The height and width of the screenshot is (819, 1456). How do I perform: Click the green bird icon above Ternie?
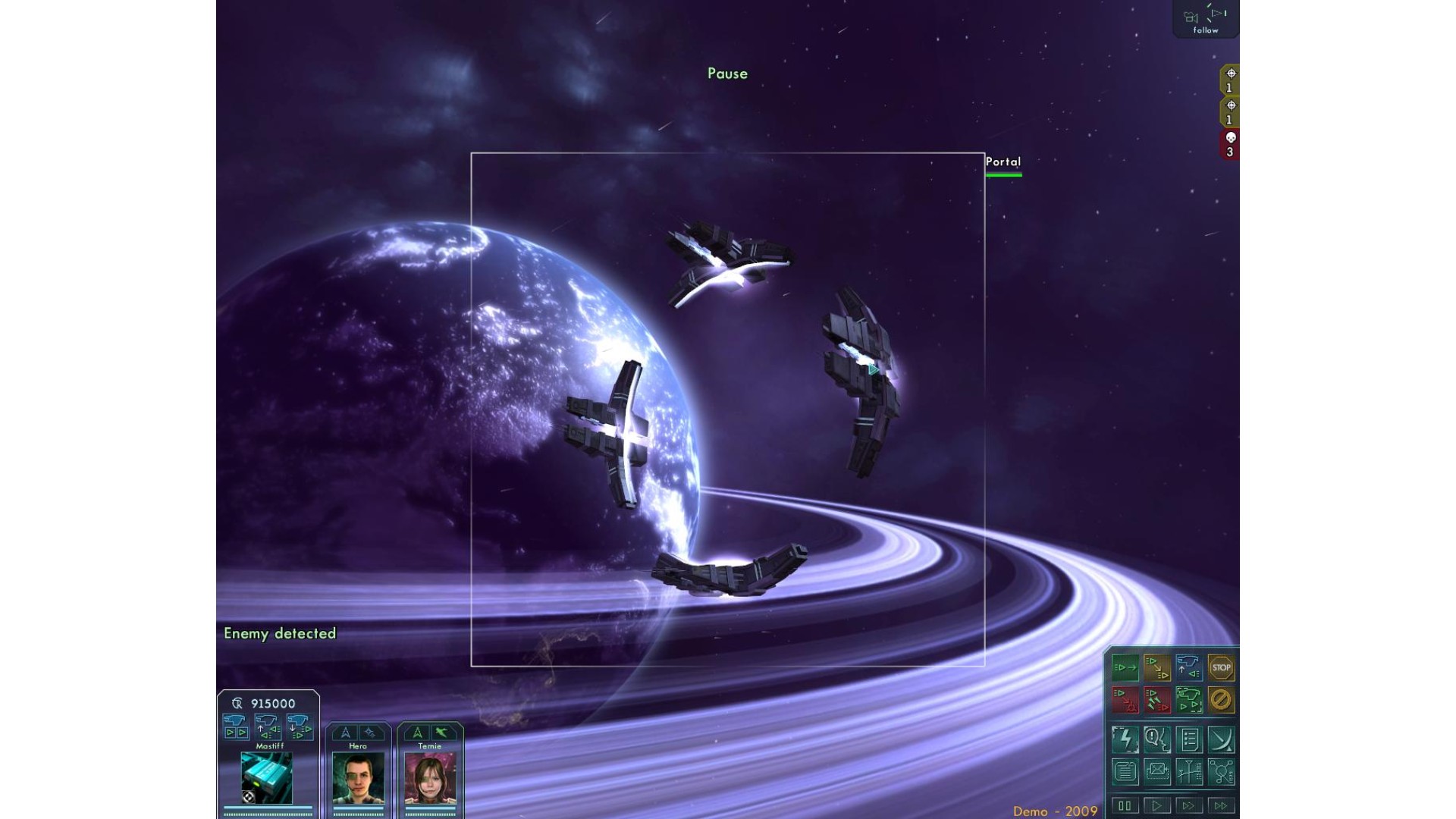point(442,733)
